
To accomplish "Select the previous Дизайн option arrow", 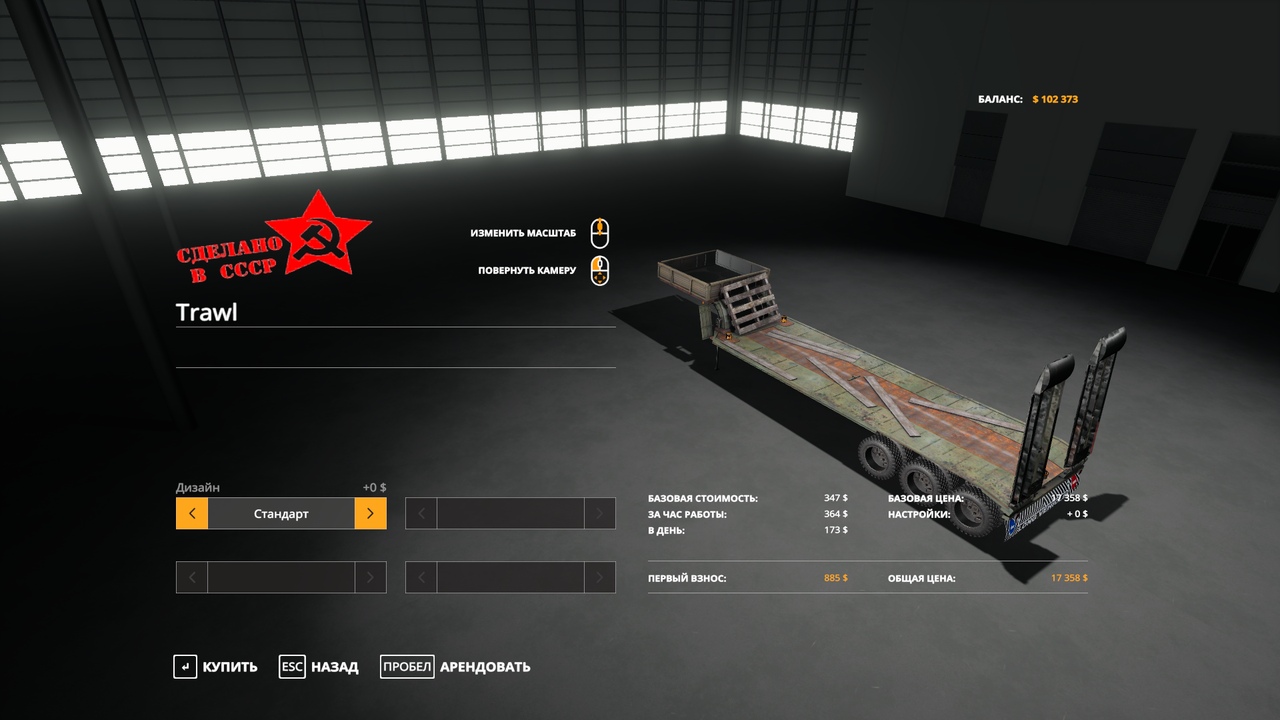I will 192,514.
